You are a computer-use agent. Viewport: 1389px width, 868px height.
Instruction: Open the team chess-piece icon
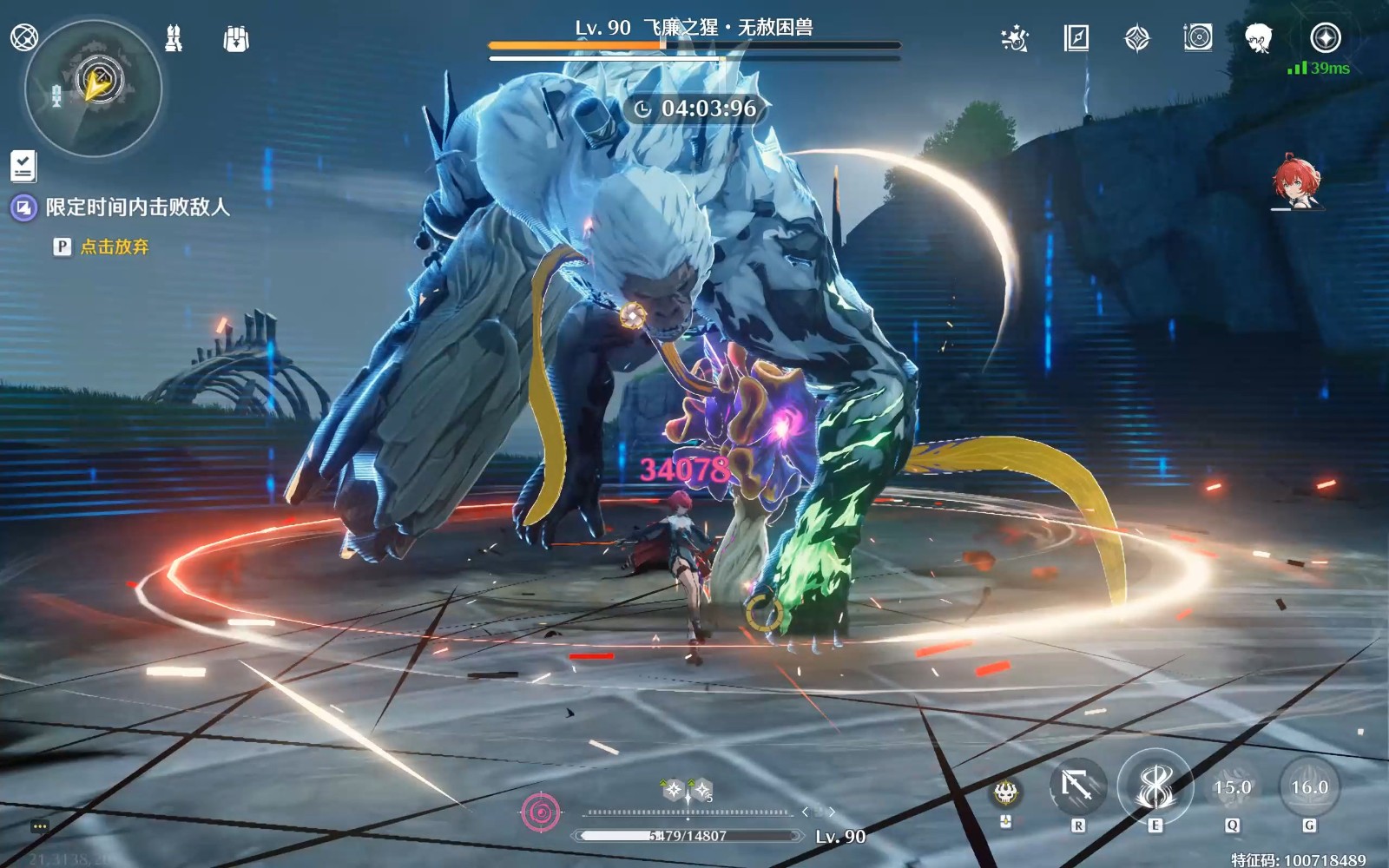pos(174,38)
